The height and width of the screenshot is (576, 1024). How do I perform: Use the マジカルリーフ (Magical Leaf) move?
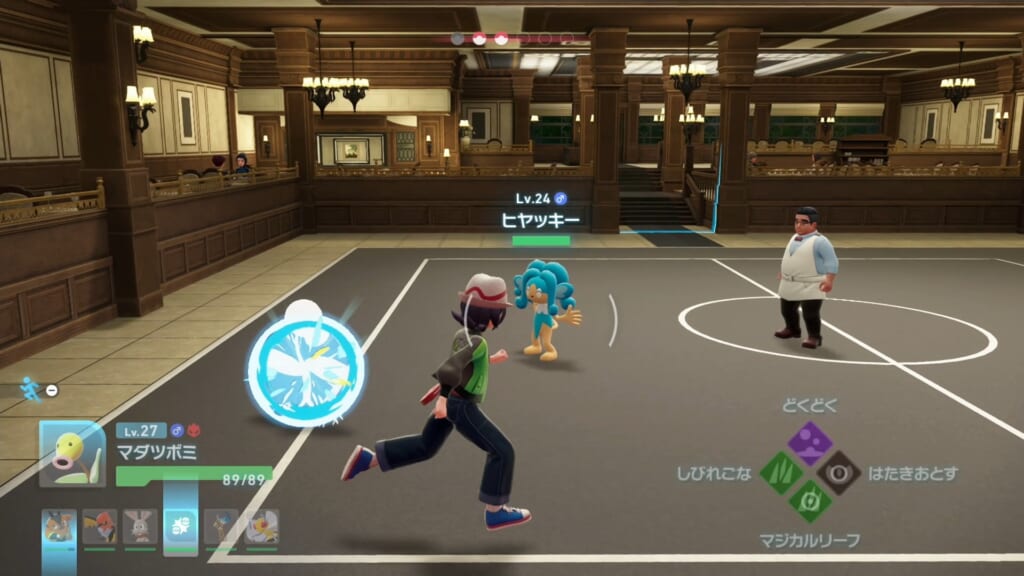click(x=809, y=502)
